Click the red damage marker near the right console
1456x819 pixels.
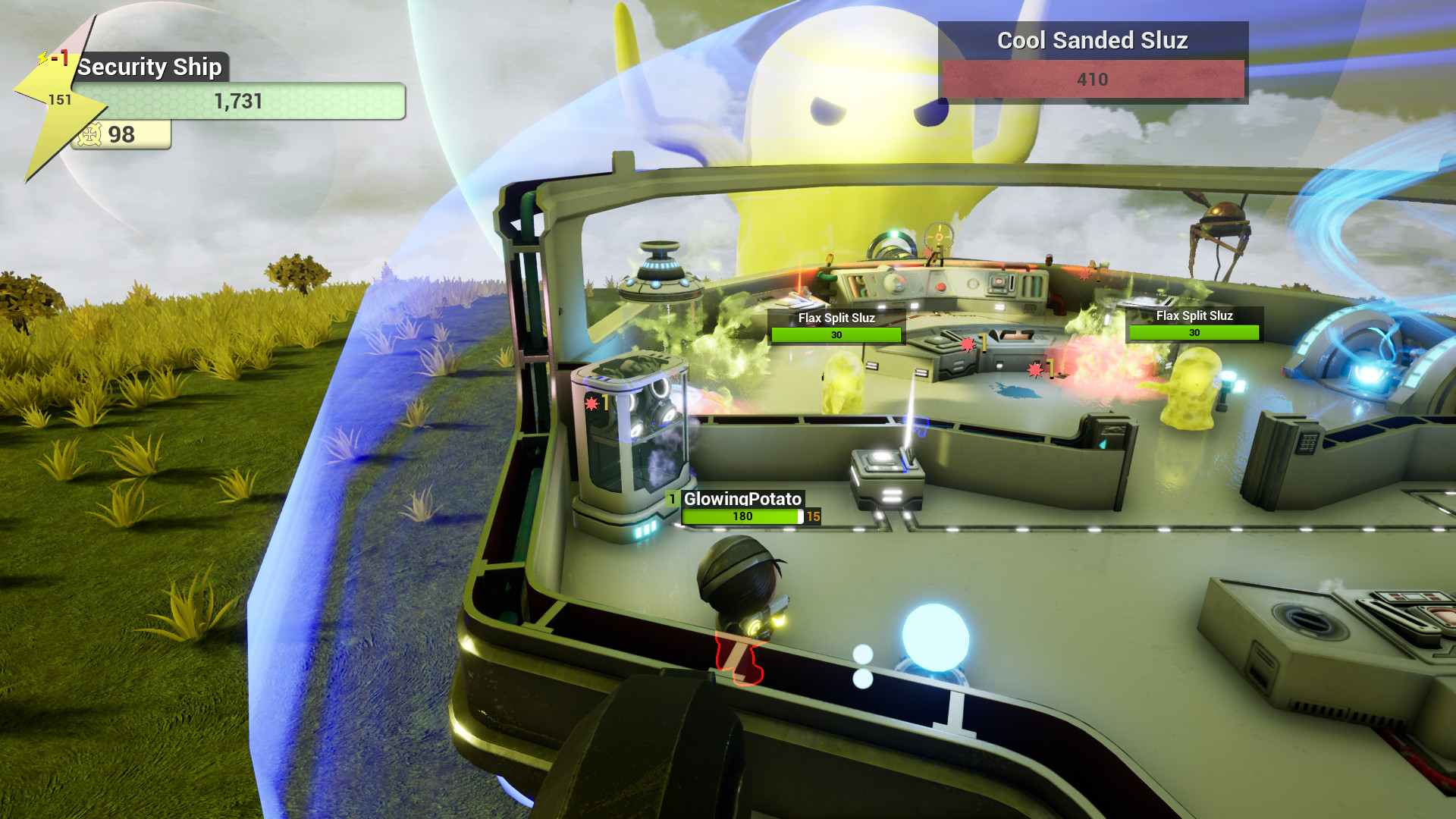click(1034, 371)
